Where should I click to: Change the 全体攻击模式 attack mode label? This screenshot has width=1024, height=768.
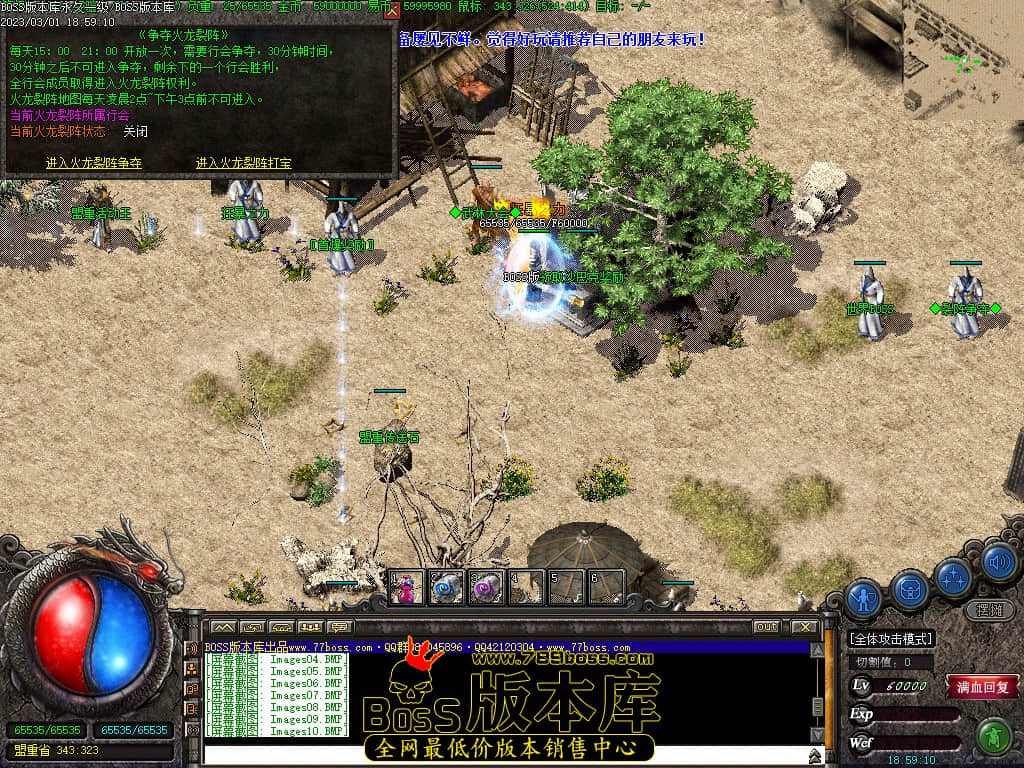click(890, 638)
